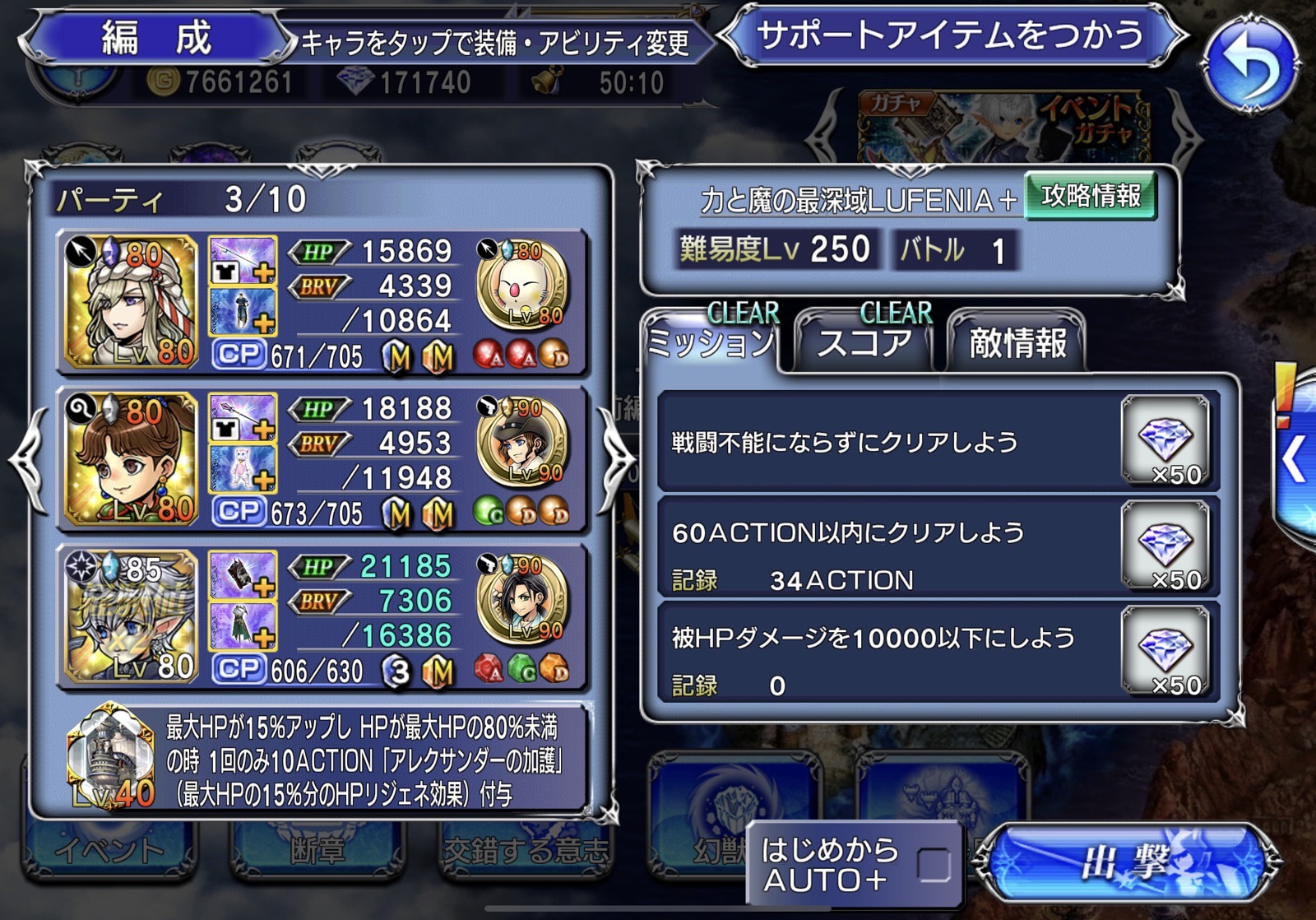This screenshot has height=920, width=1316.
Task: Change first character's weapon equipment slot
Action: [243, 259]
